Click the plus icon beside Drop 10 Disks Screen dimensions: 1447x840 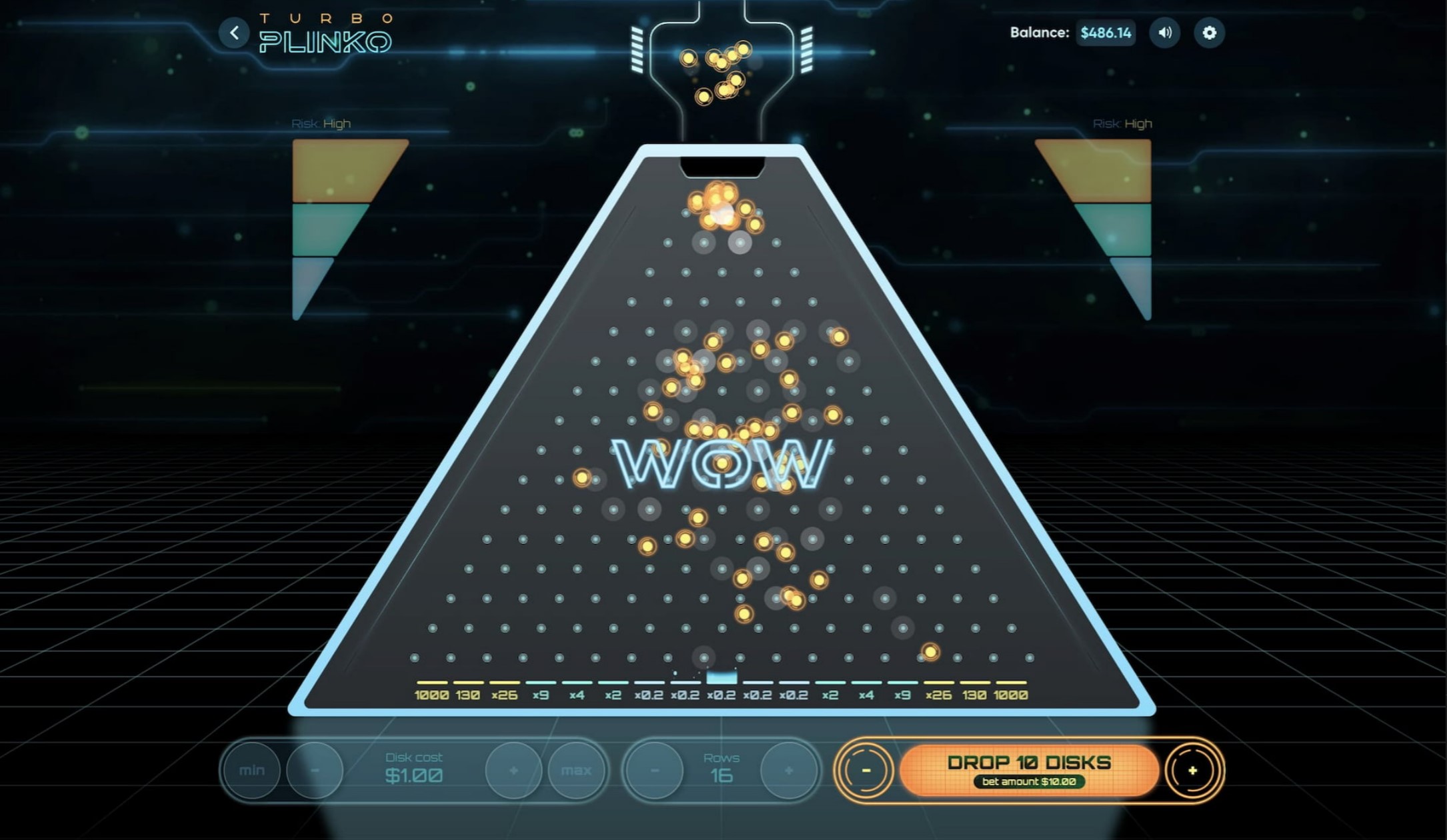1193,770
